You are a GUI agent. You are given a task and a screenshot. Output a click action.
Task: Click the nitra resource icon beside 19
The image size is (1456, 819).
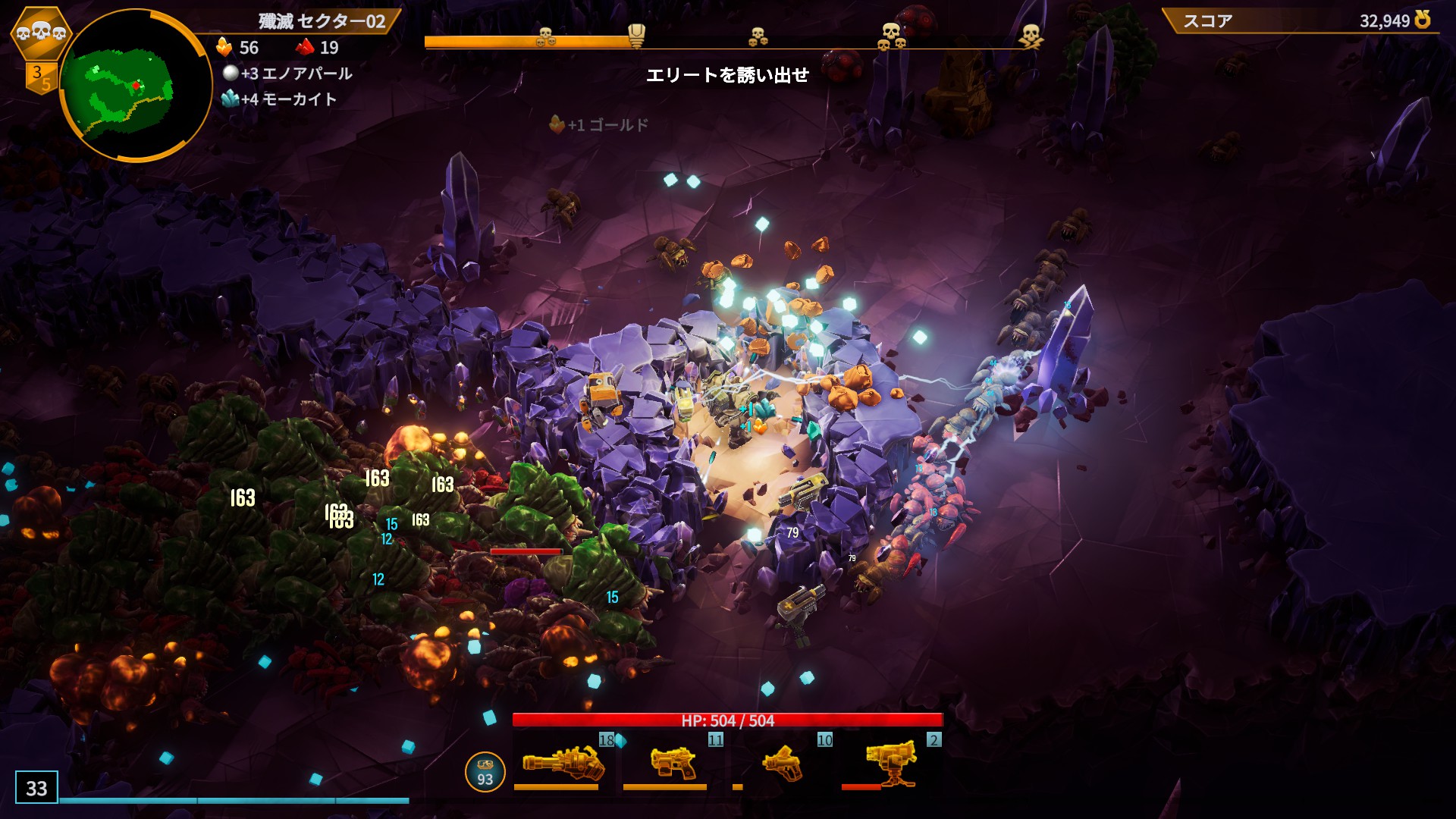click(x=303, y=47)
